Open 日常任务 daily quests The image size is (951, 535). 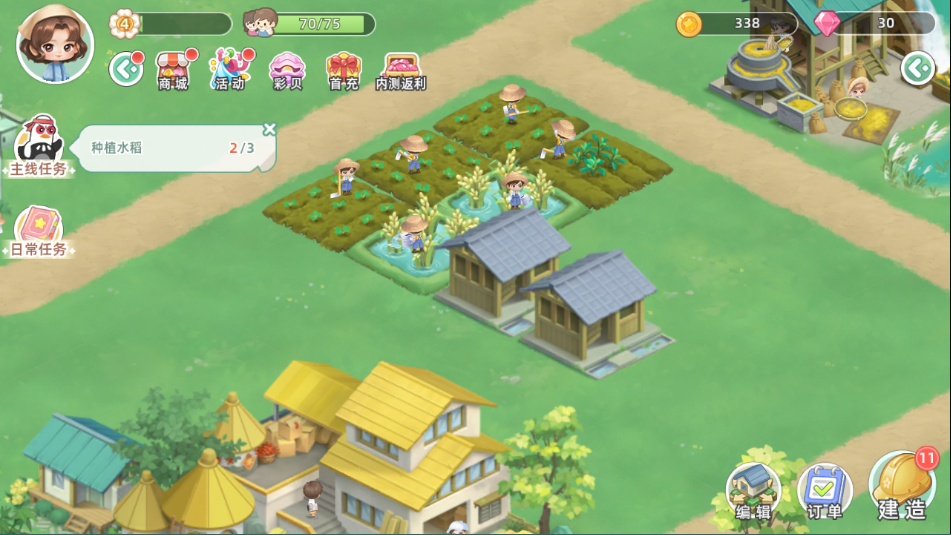[x=39, y=232]
